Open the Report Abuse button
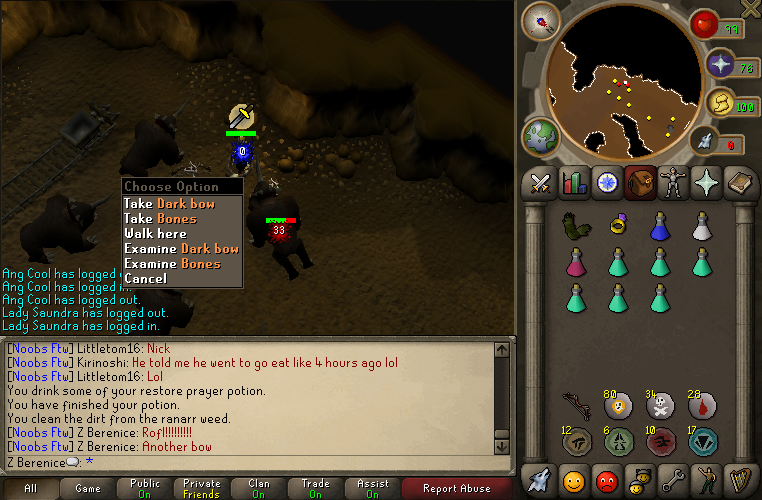 (x=455, y=489)
